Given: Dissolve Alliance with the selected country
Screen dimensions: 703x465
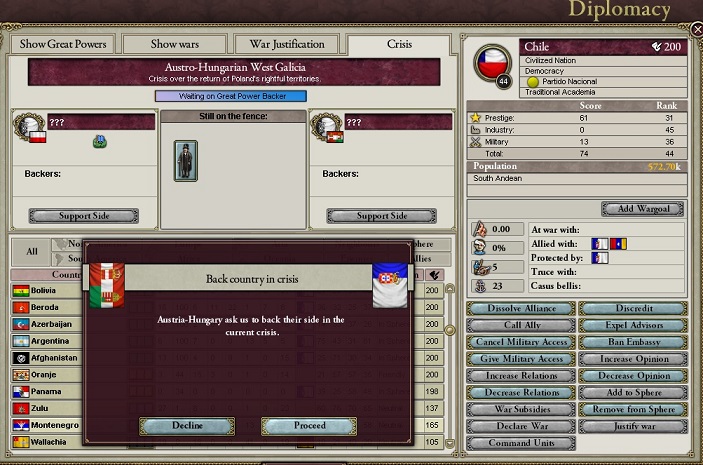Looking at the screenshot, I should 507,309.
